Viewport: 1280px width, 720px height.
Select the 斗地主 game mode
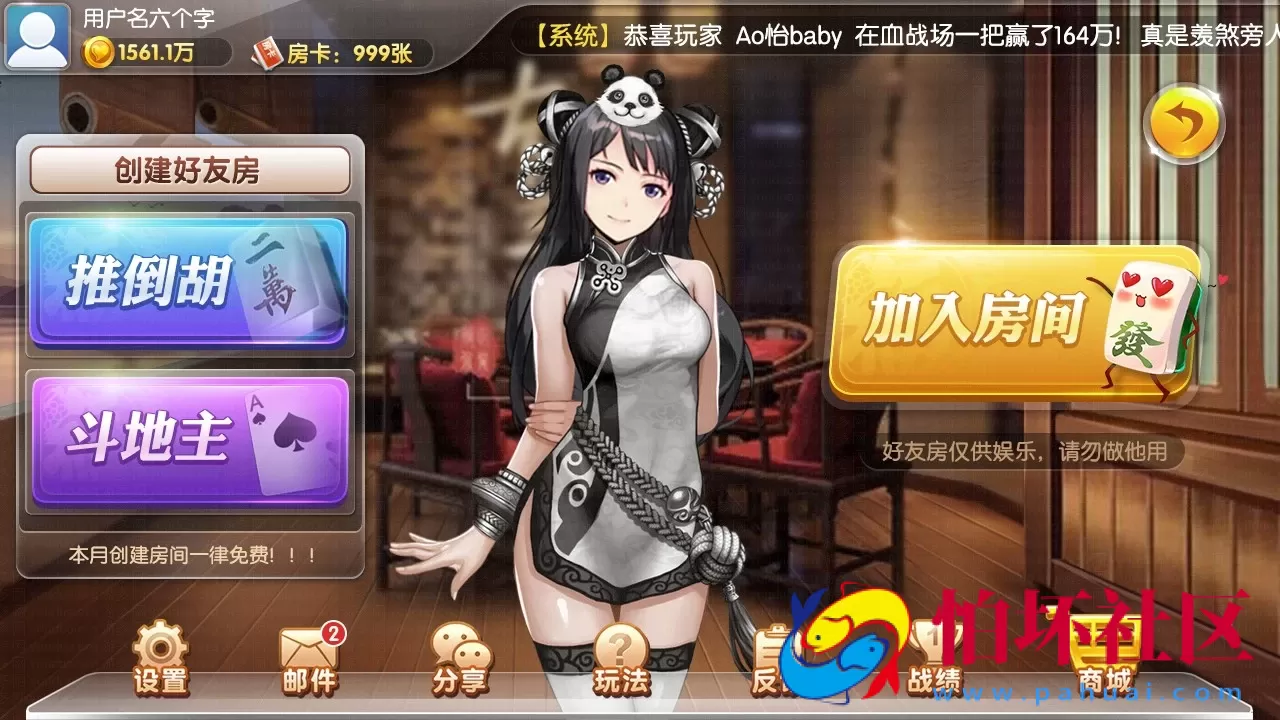coord(190,437)
